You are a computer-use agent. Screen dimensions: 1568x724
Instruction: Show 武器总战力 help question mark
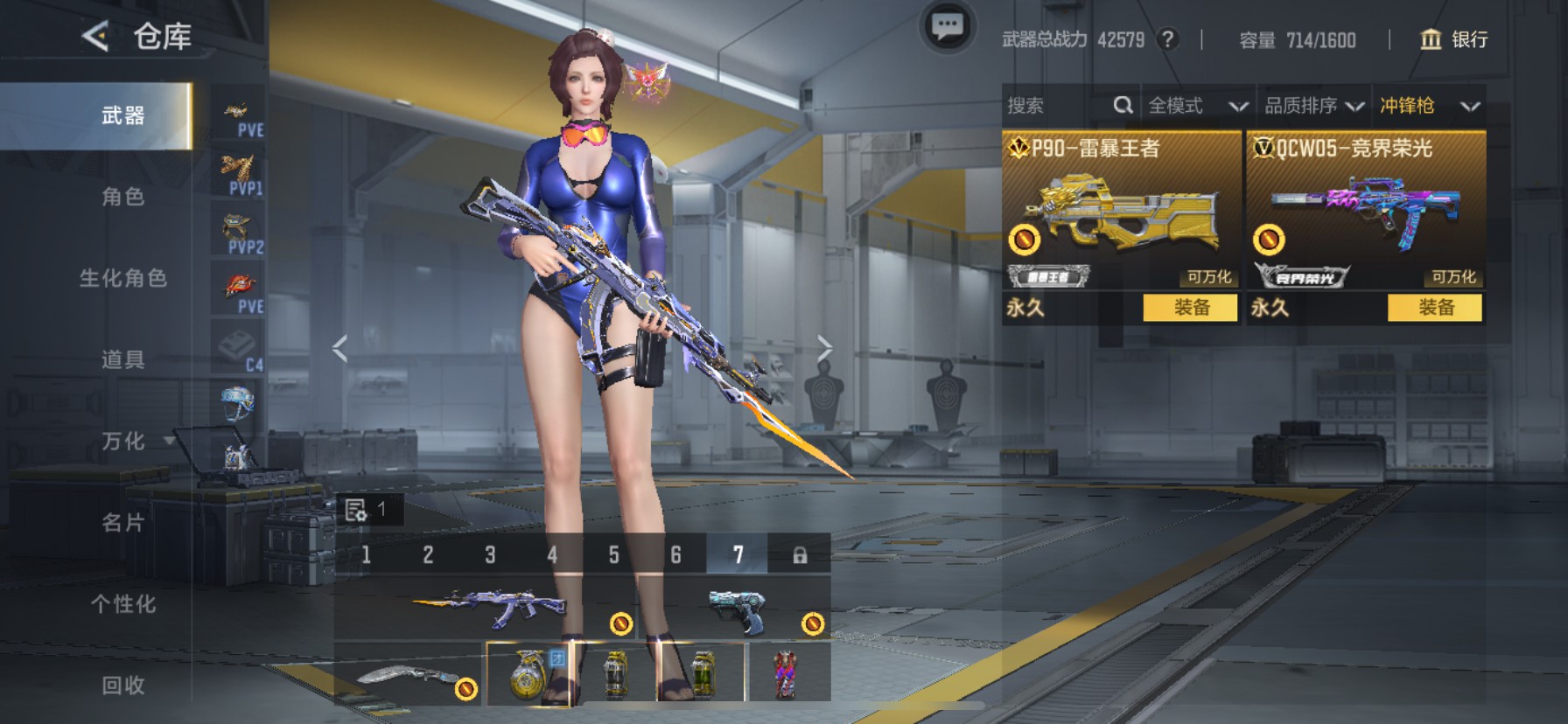(x=1166, y=39)
